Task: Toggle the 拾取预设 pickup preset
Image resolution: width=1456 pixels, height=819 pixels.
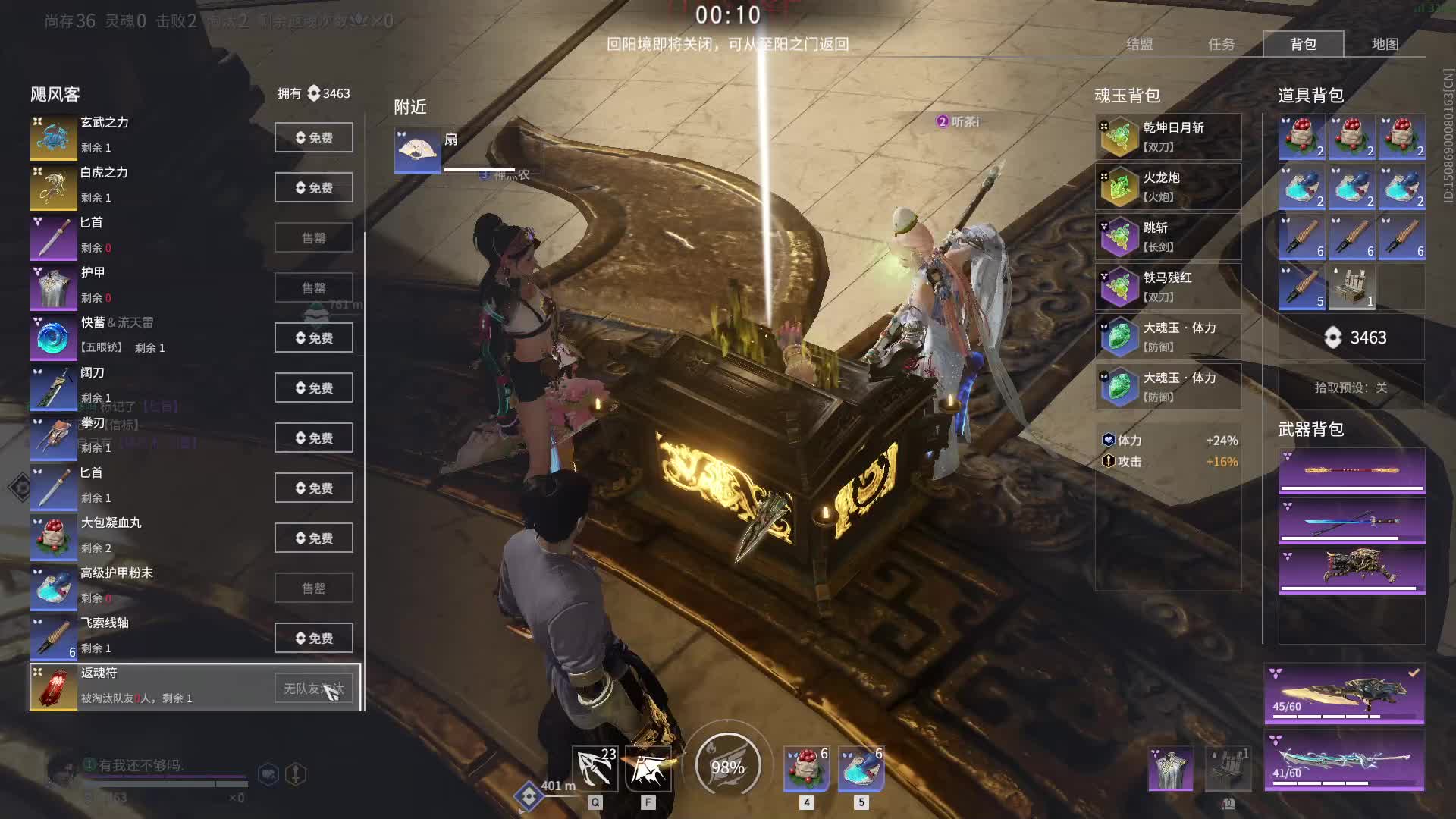Action: (1351, 388)
